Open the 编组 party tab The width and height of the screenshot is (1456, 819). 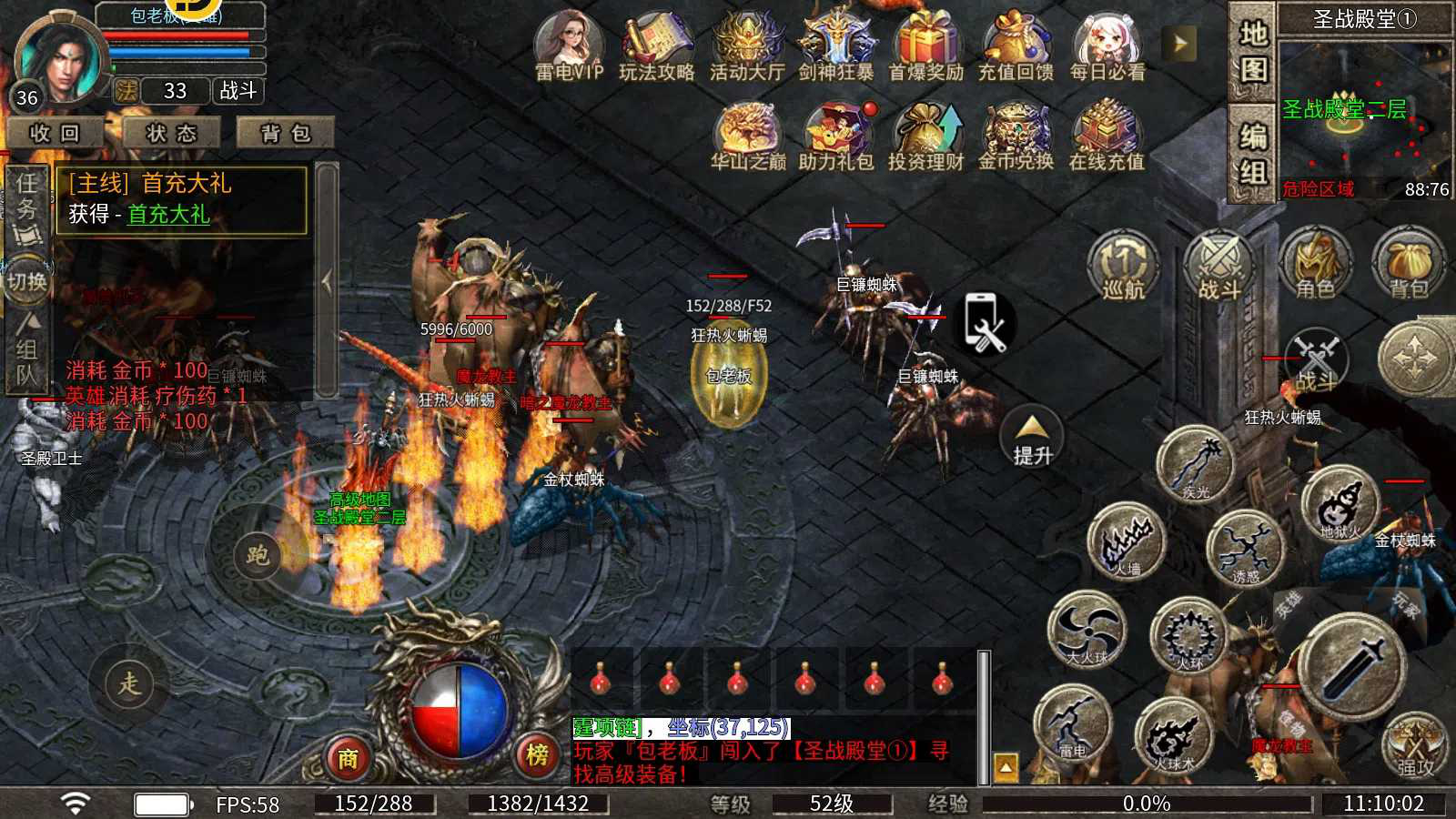(1253, 153)
